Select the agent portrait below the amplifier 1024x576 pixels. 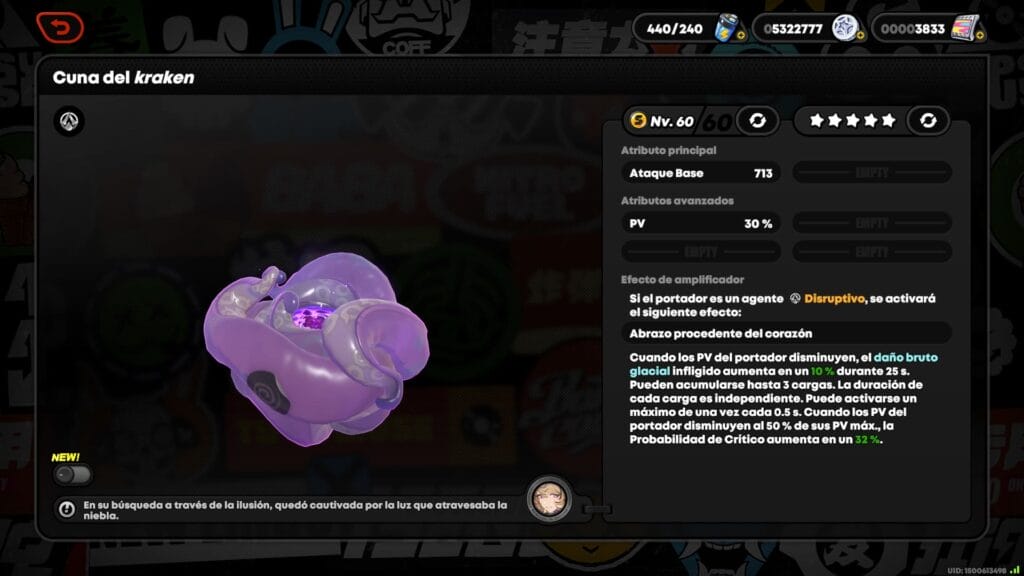(549, 498)
